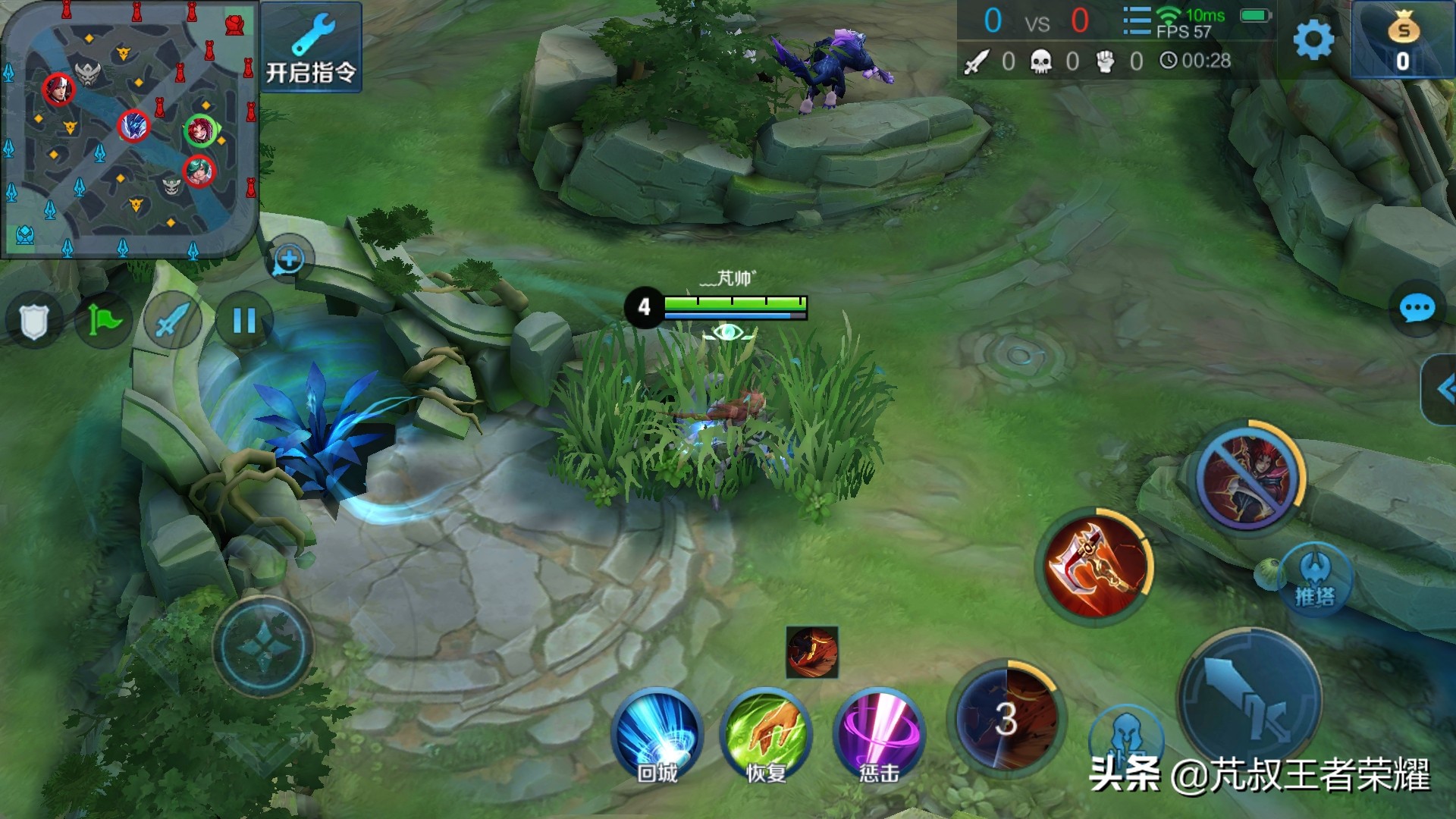1456x819 pixels.
Task: Open the scoreboard list icon
Action: click(x=1136, y=21)
